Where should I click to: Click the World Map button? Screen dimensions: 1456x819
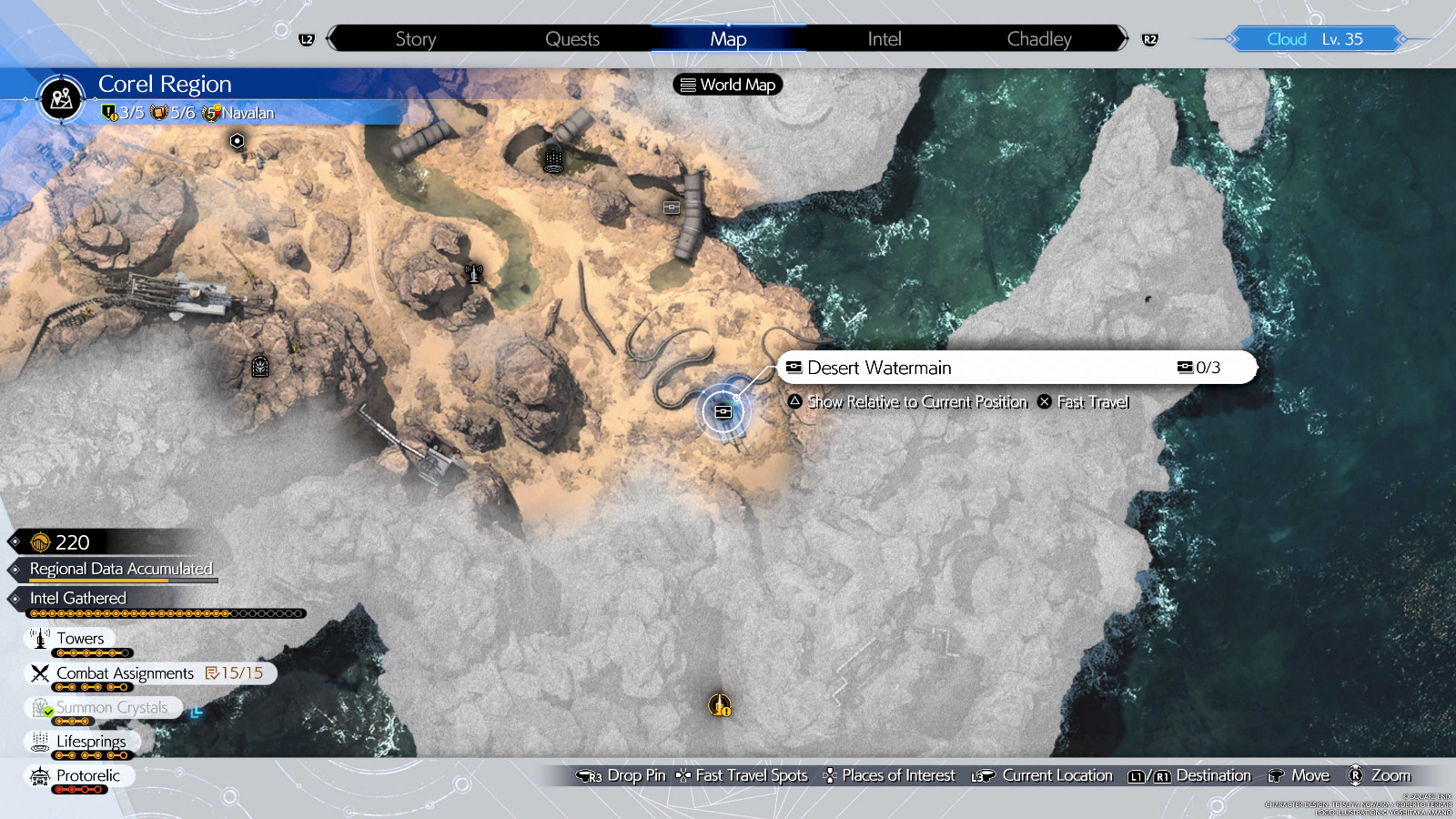click(726, 85)
